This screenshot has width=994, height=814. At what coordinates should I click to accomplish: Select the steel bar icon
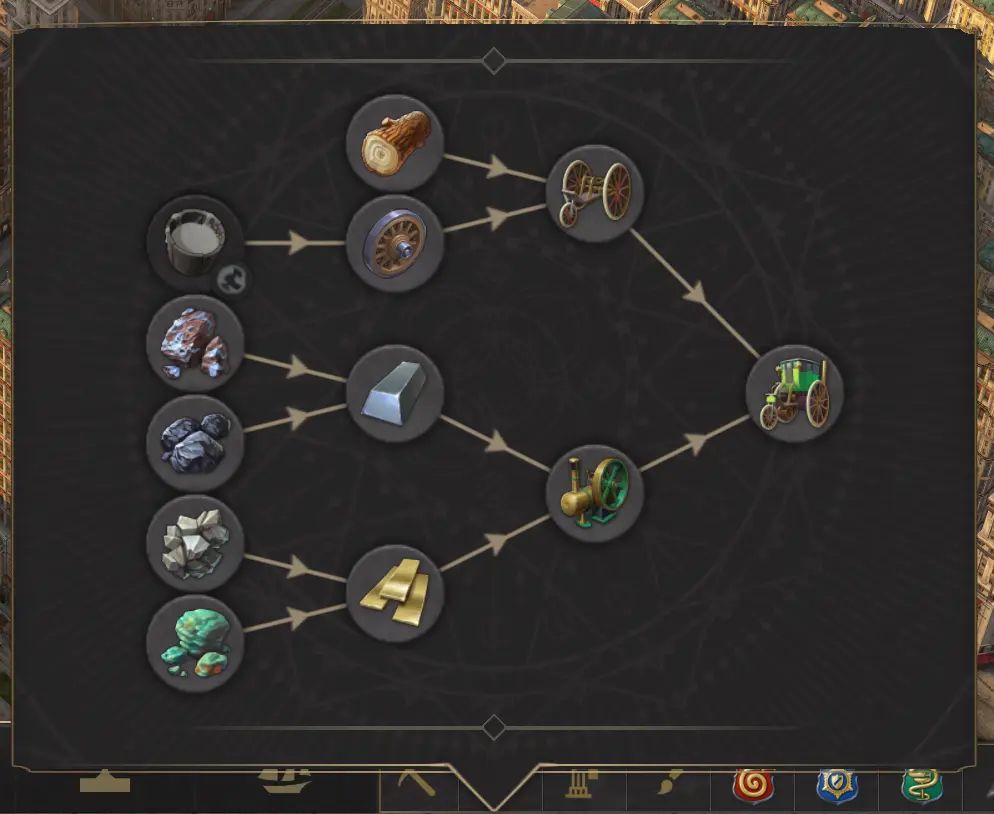[395, 393]
